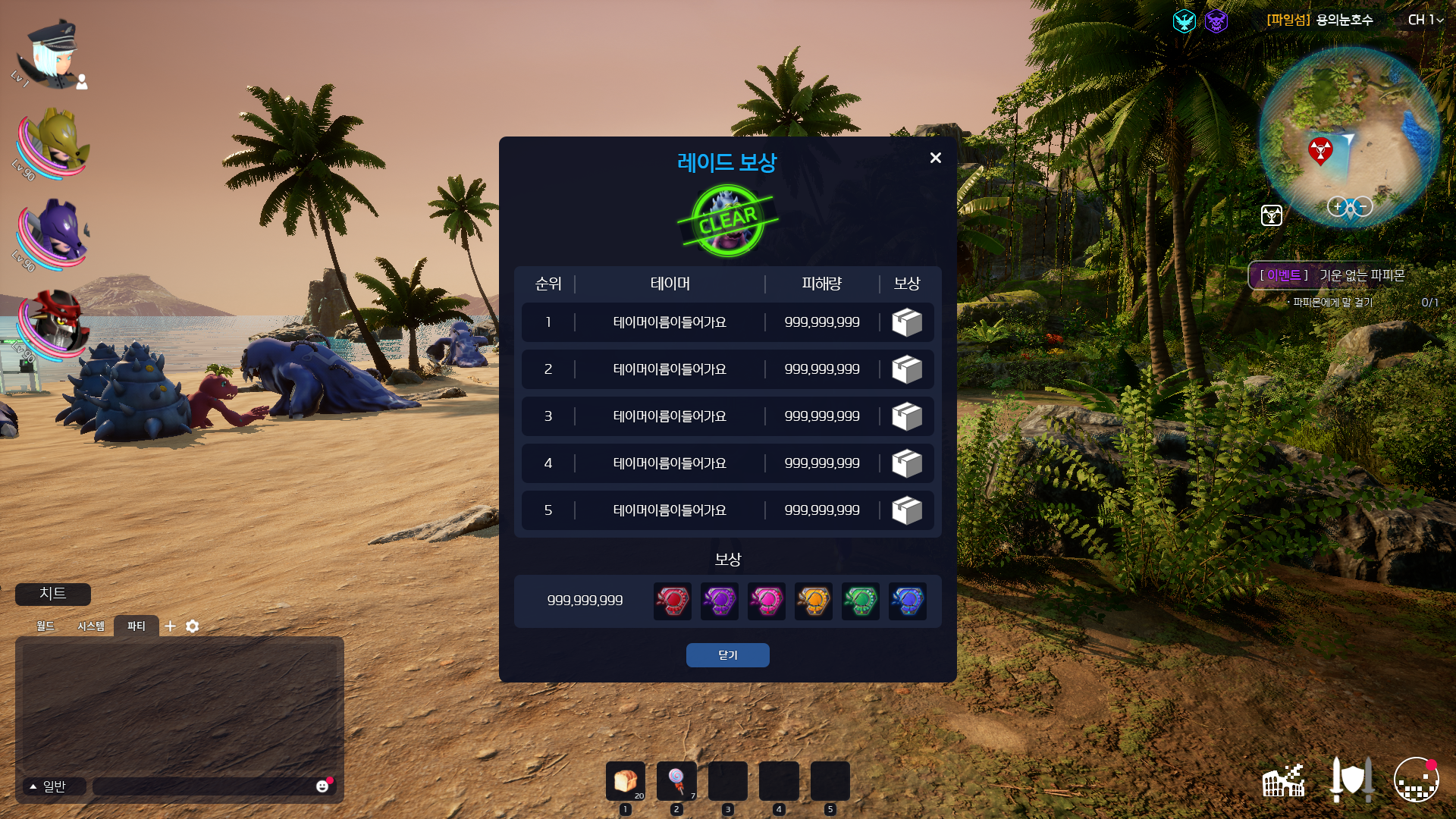The width and height of the screenshot is (1456, 819).
Task: Choose the red medal reward item
Action: pyautogui.click(x=672, y=601)
